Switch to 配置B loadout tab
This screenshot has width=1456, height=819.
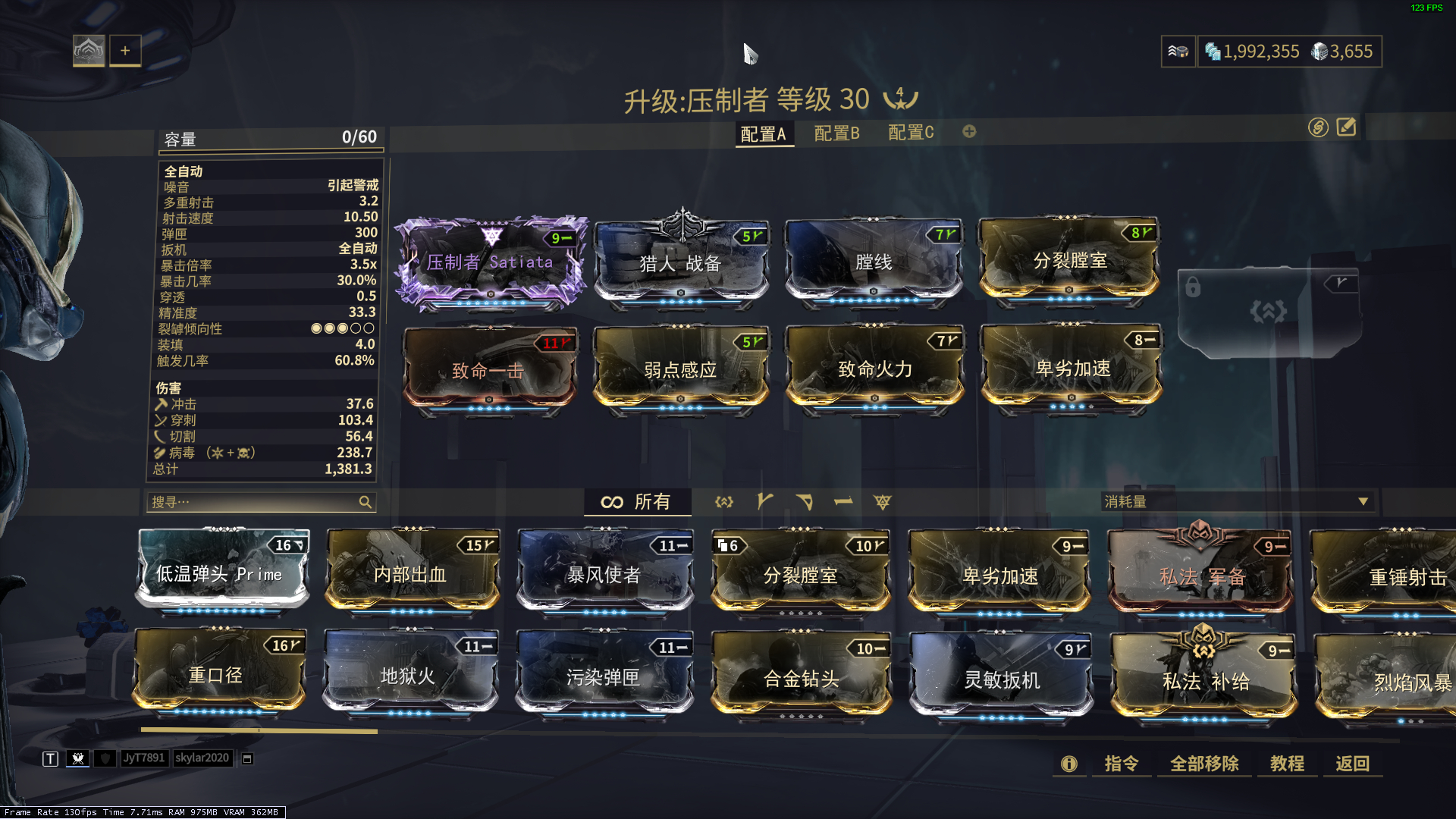point(836,133)
